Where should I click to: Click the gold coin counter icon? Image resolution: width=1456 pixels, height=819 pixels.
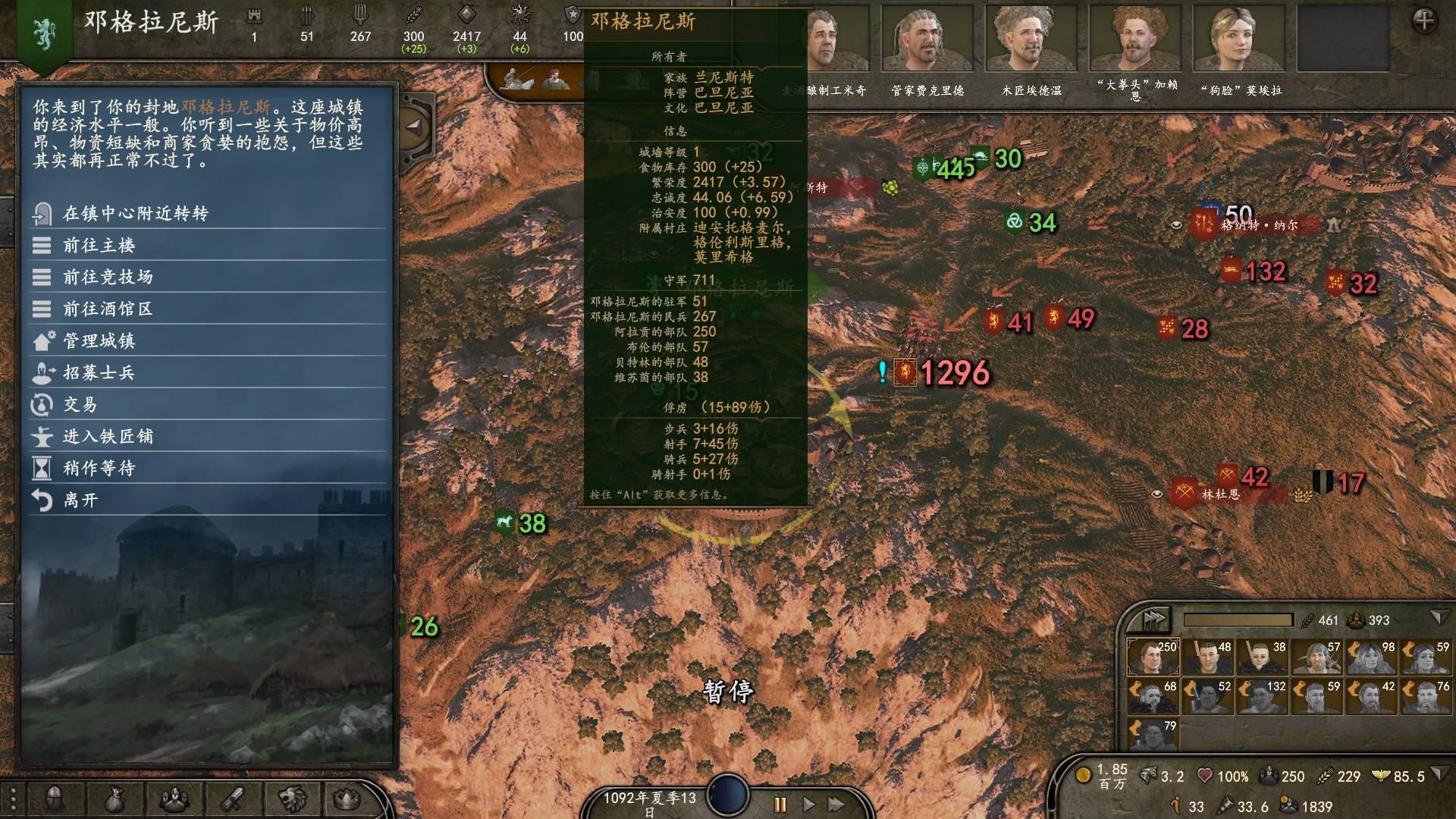click(x=1082, y=776)
